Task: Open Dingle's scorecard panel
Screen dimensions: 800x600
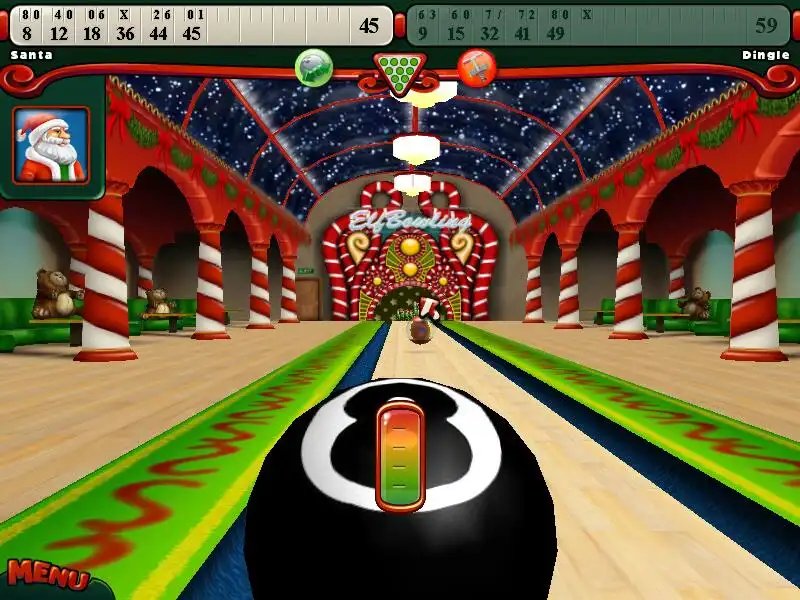Action: [x=600, y=25]
